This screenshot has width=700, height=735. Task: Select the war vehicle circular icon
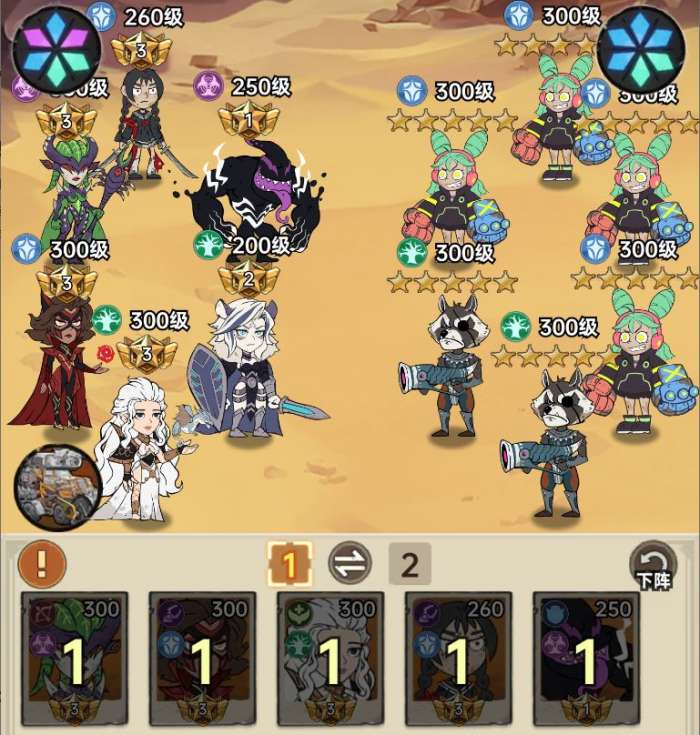coord(57,486)
